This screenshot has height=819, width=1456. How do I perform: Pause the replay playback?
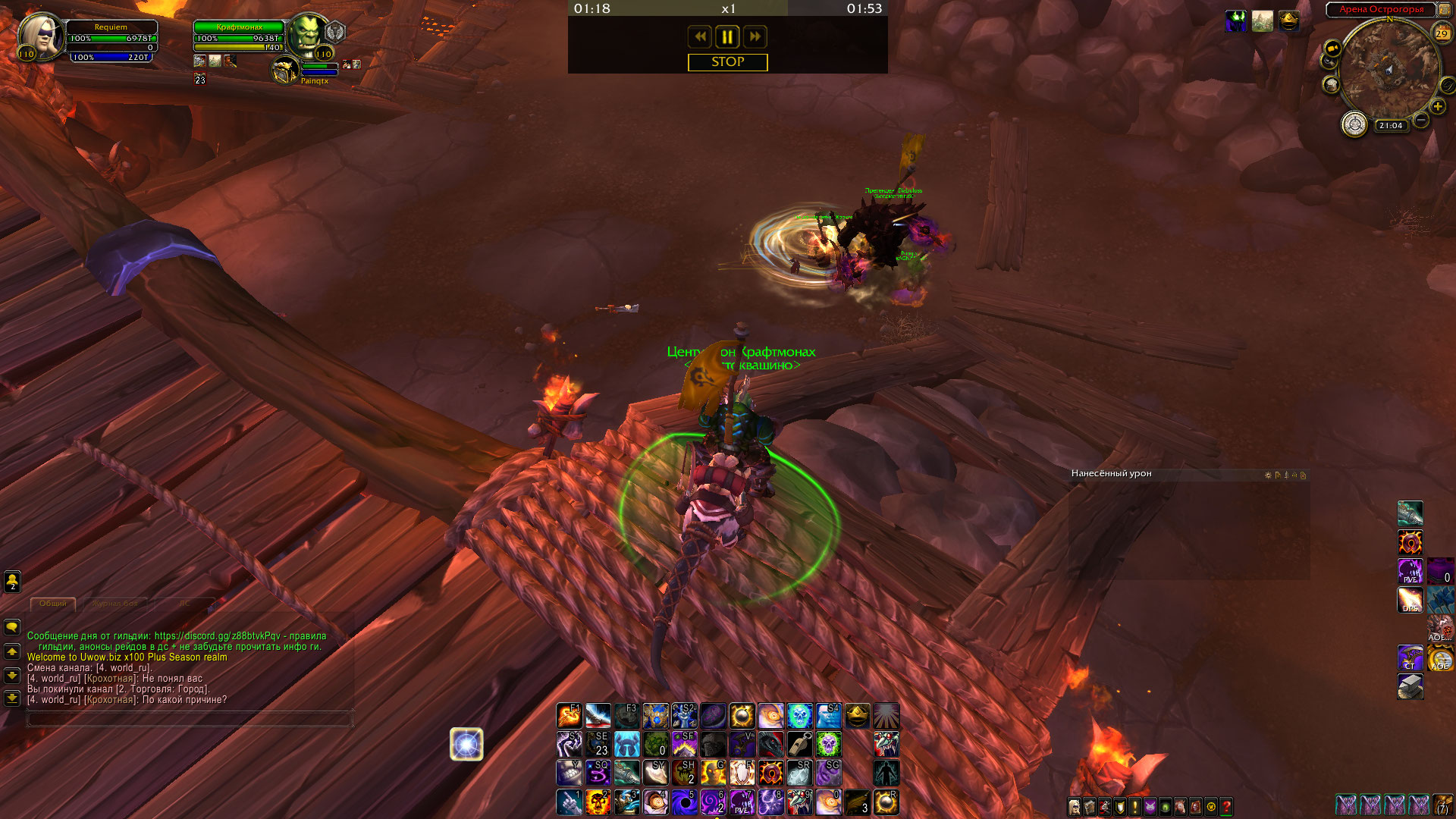(726, 36)
